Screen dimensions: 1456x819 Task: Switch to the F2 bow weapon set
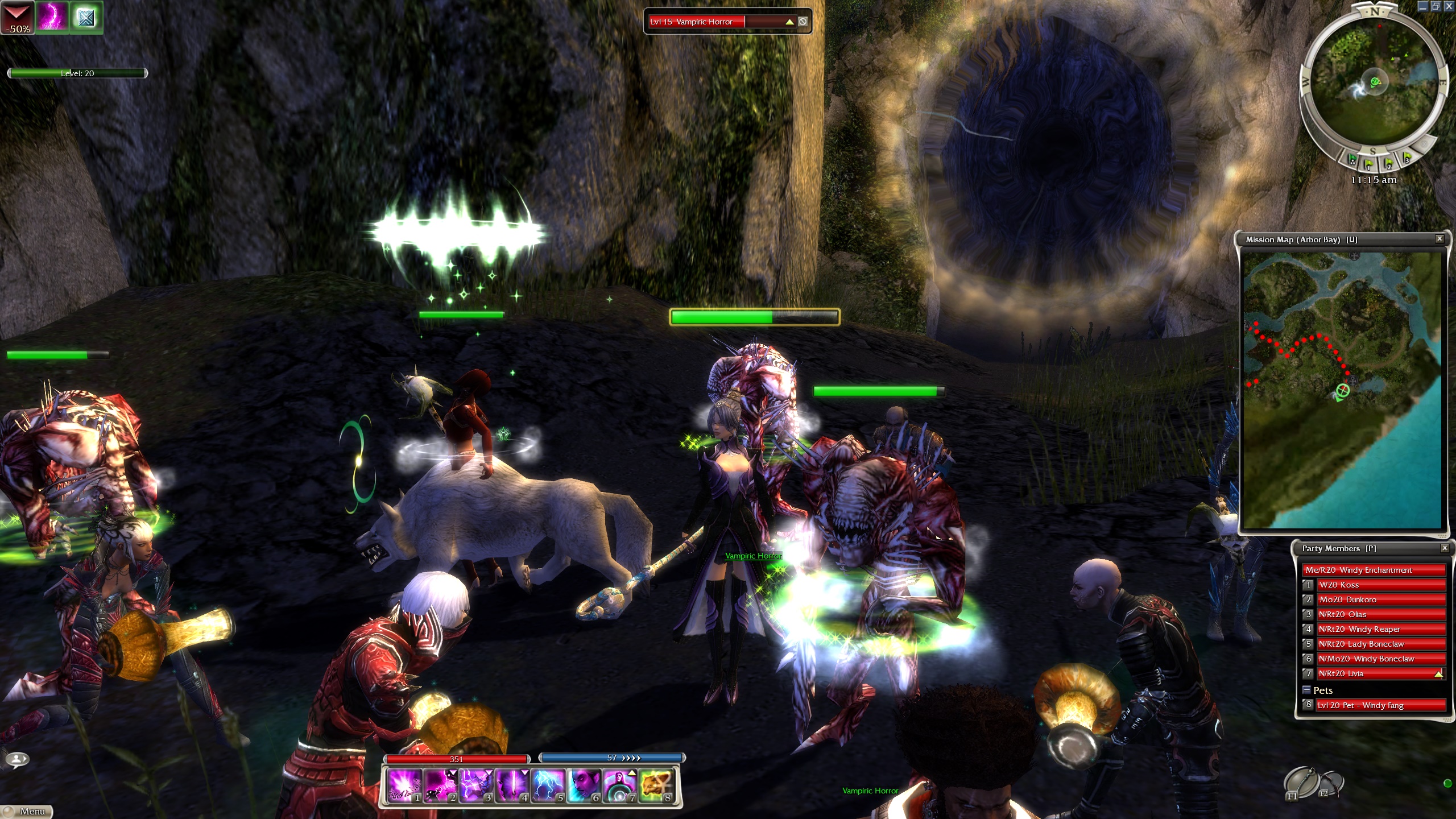coord(1330,785)
